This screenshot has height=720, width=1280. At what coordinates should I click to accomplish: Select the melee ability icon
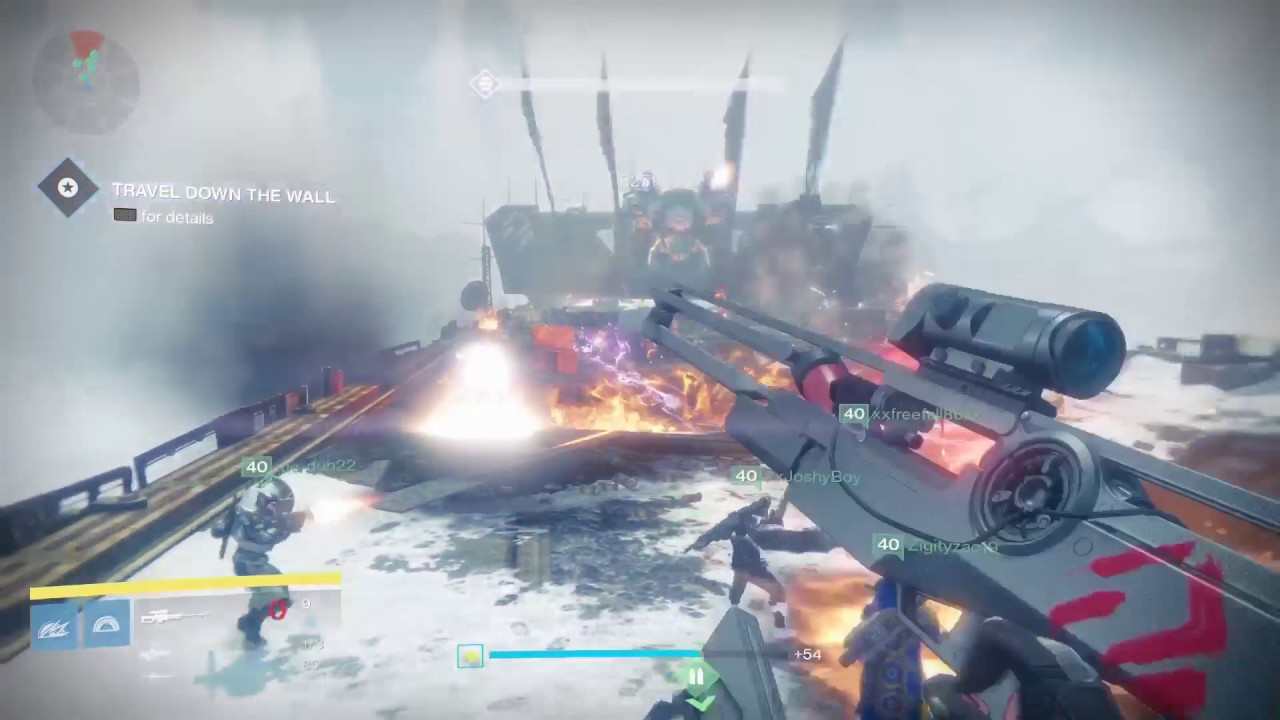[x=107, y=624]
